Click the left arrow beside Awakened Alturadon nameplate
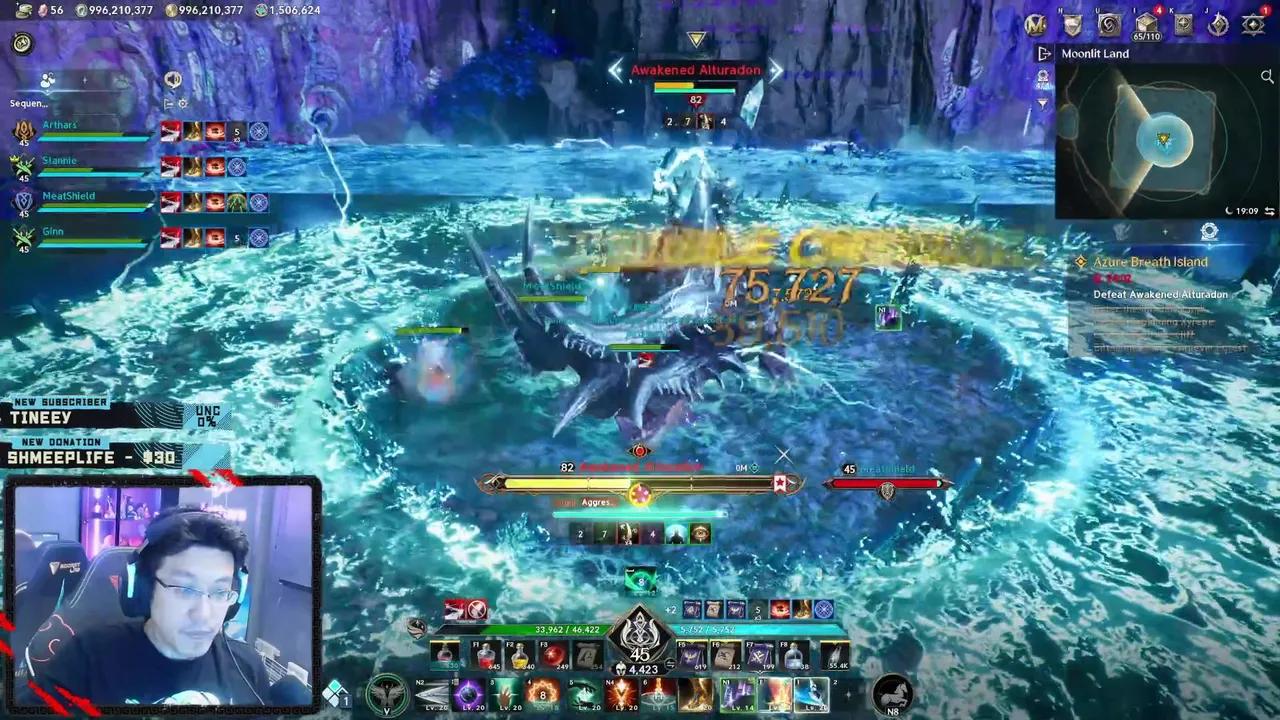This screenshot has width=1280, height=720. pos(616,70)
